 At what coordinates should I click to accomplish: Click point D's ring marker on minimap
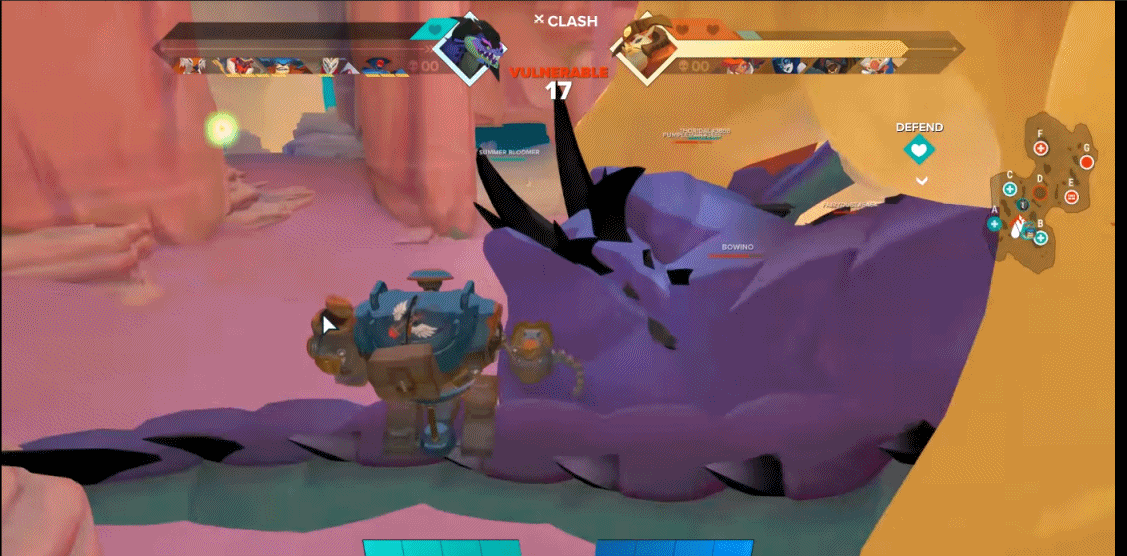click(1040, 194)
